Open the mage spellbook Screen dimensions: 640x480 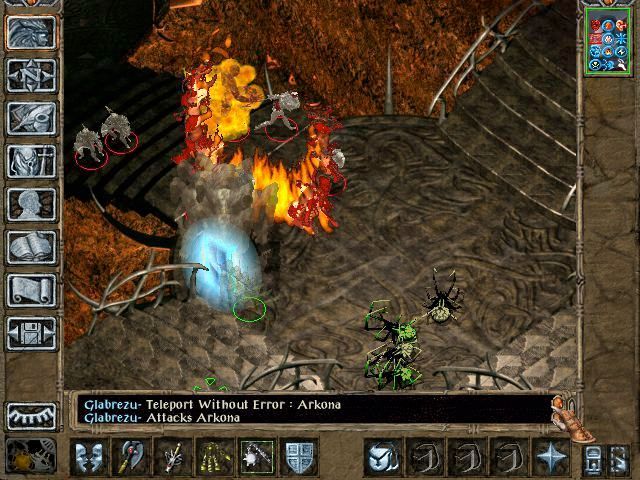point(31,247)
